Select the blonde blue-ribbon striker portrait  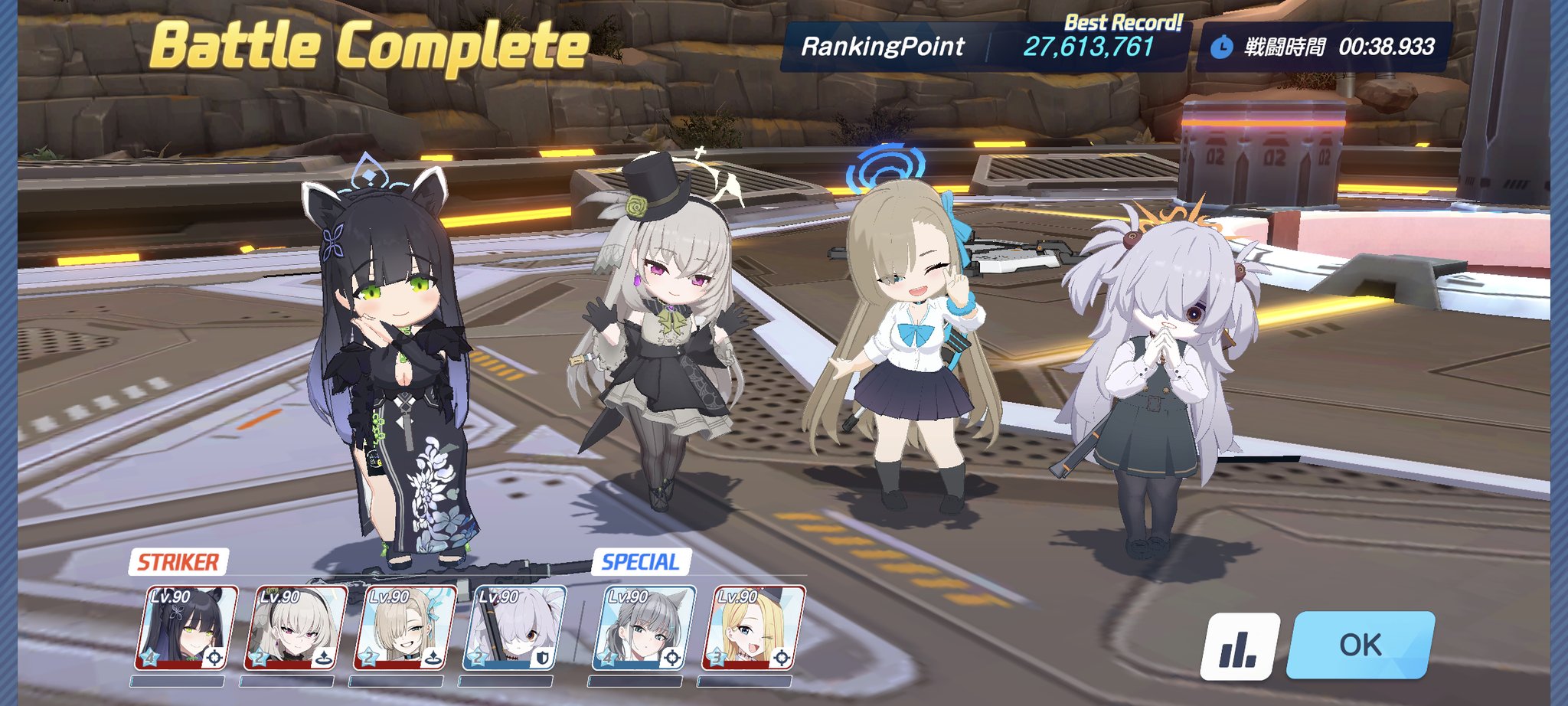click(405, 628)
